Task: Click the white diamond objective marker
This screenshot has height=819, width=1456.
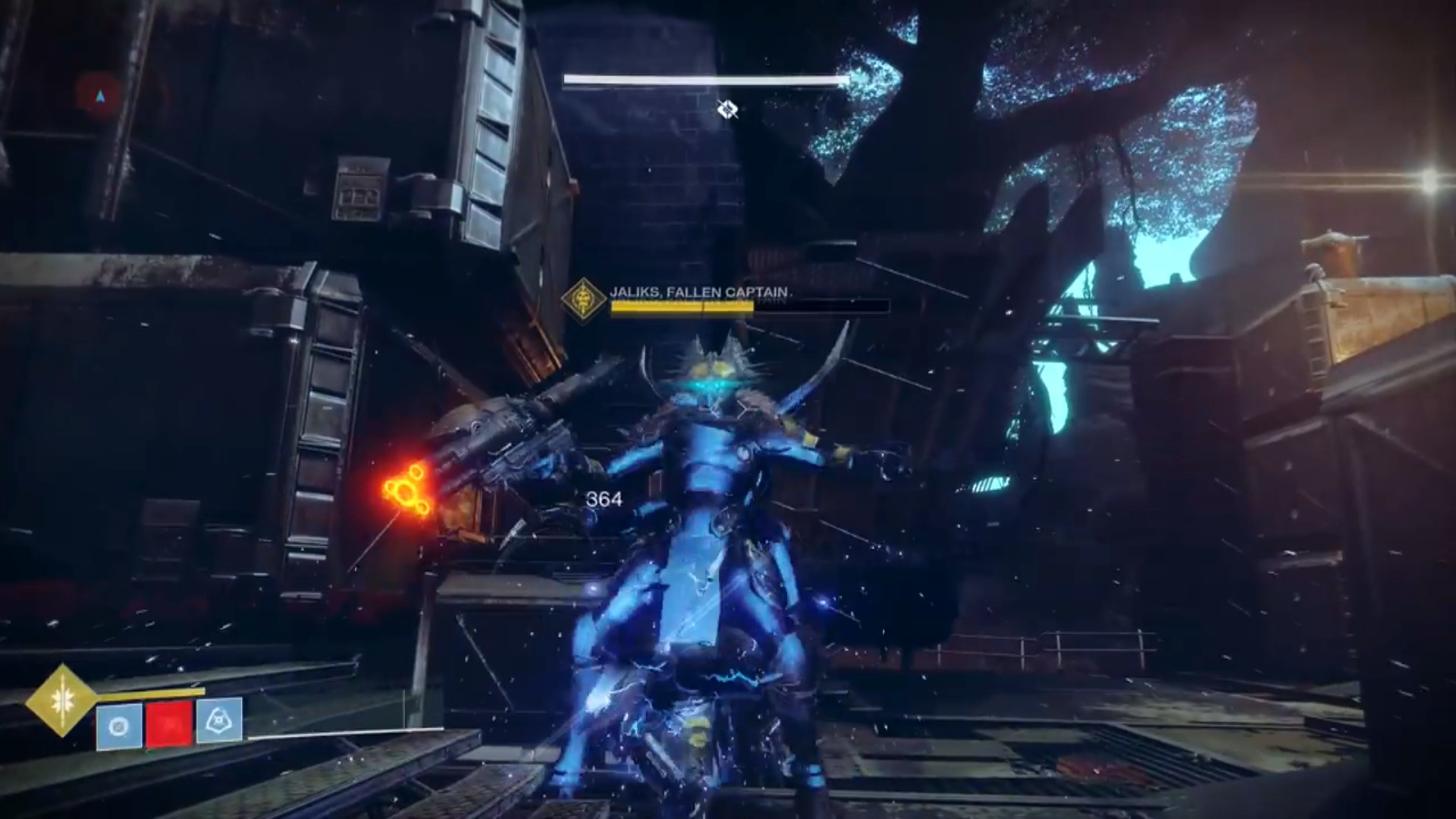Action: 728,110
